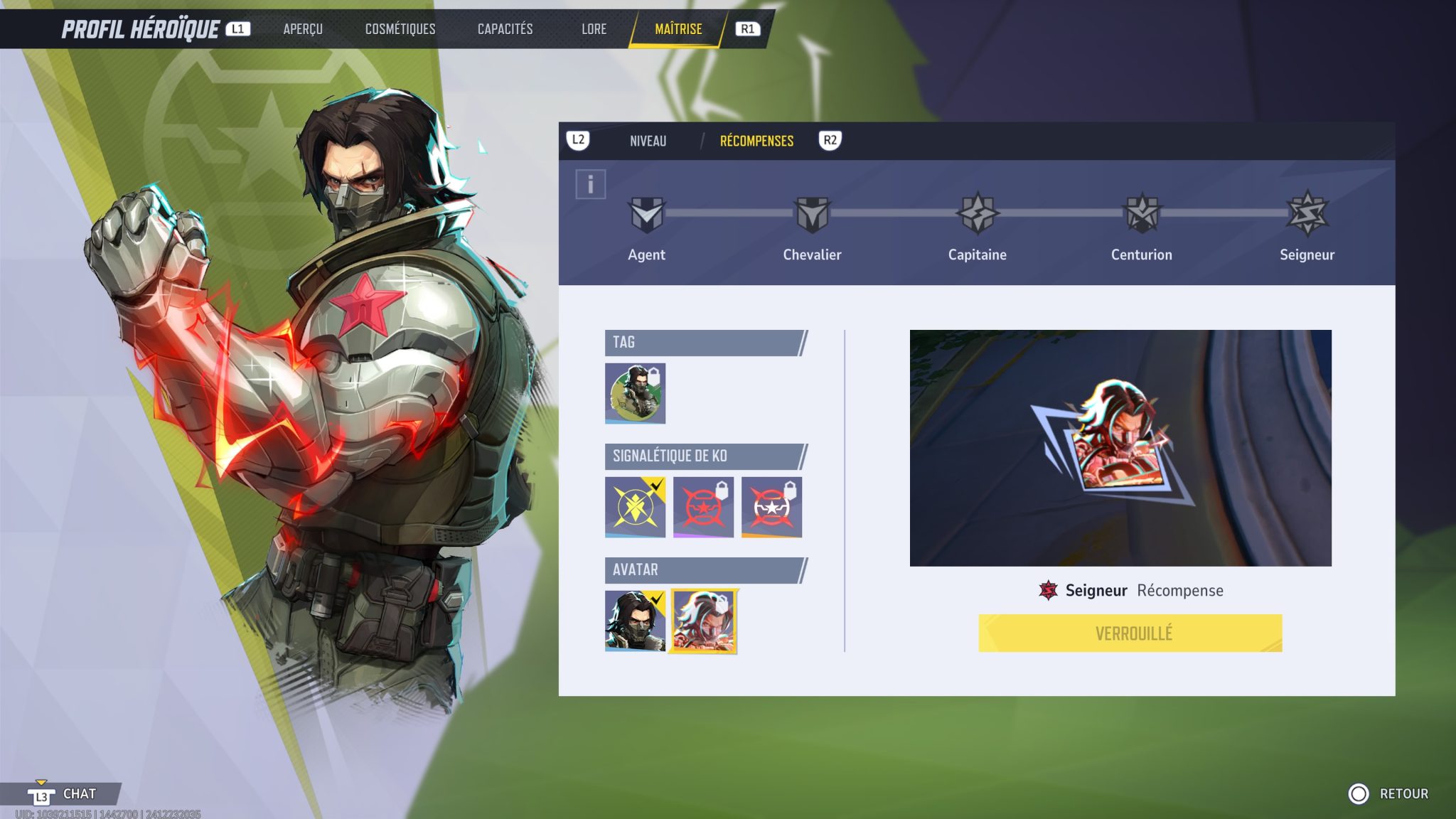Open the Lore tab
1456x819 pixels.
click(594, 29)
